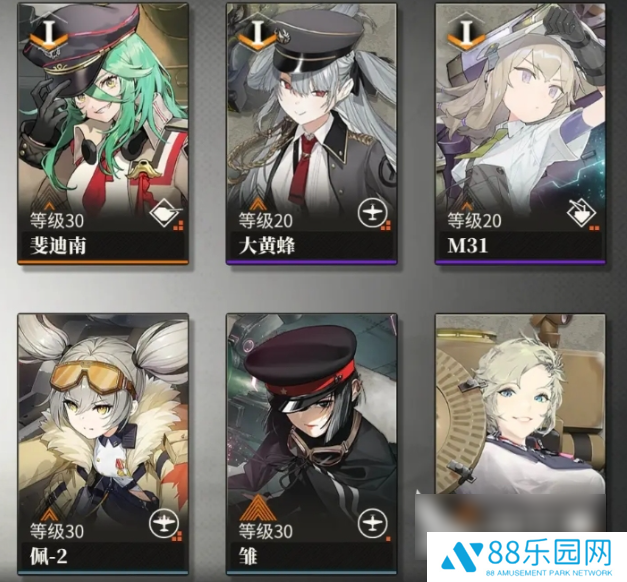This screenshot has height=582, width=627.
Task: Open the 佩-2 character card
Action: coord(103,440)
